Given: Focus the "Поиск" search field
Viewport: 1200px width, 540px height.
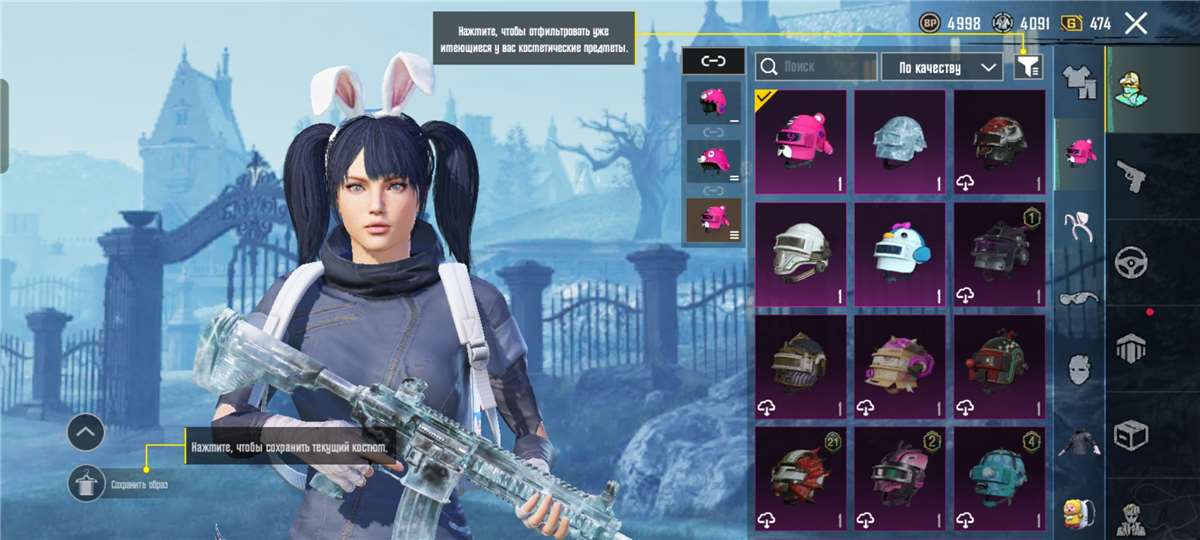Looking at the screenshot, I should [816, 67].
